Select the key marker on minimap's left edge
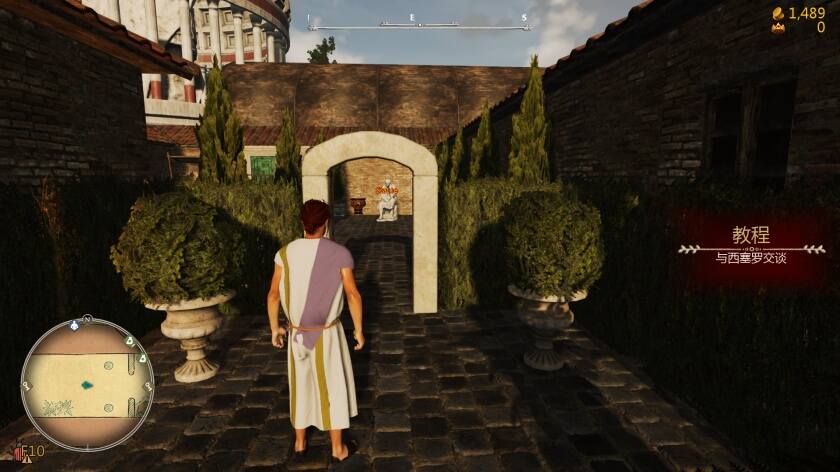 (x=26, y=386)
